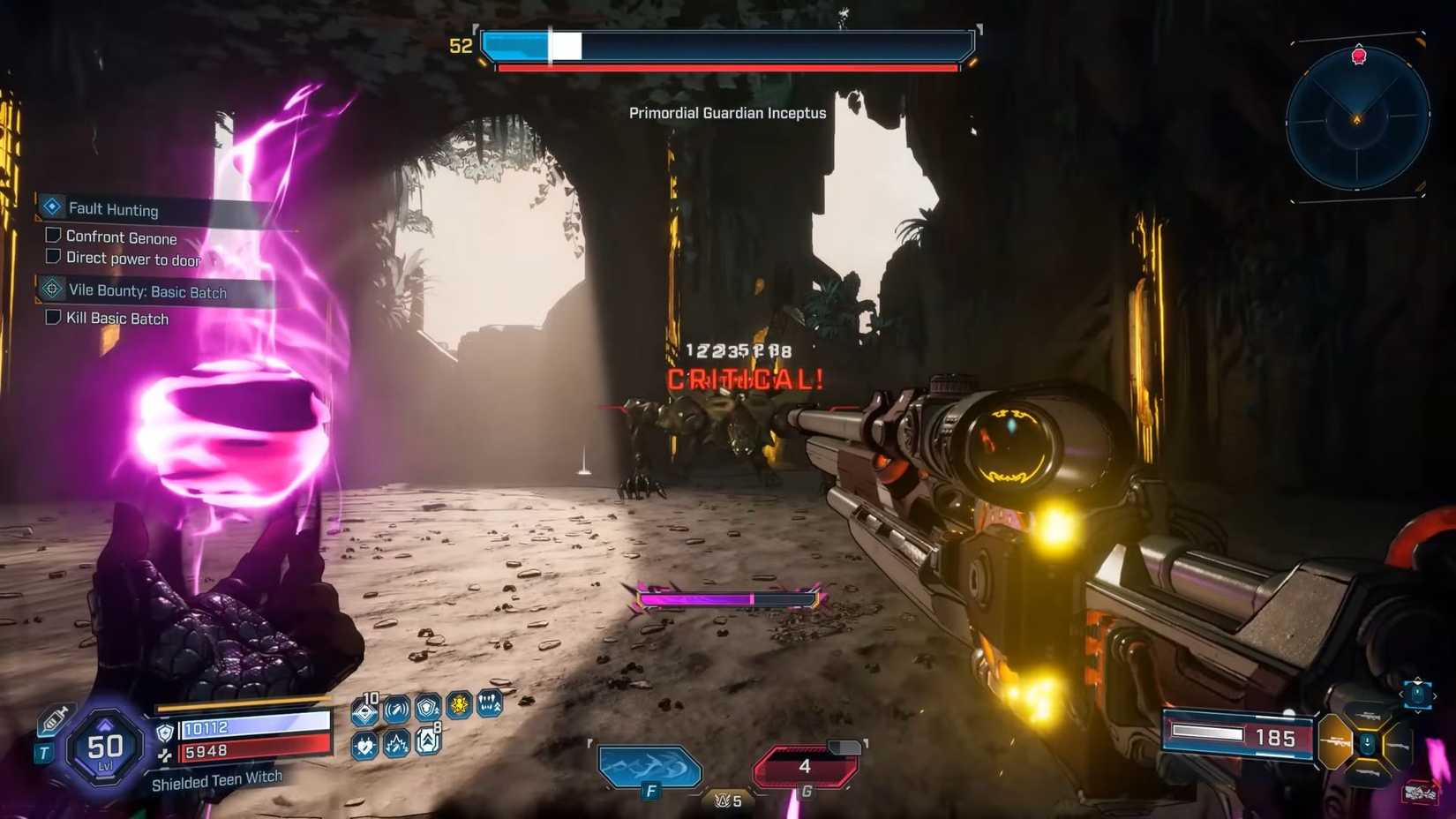This screenshot has height=819, width=1456.
Task: Click the red grenade icon above G
Action: (x=804, y=767)
